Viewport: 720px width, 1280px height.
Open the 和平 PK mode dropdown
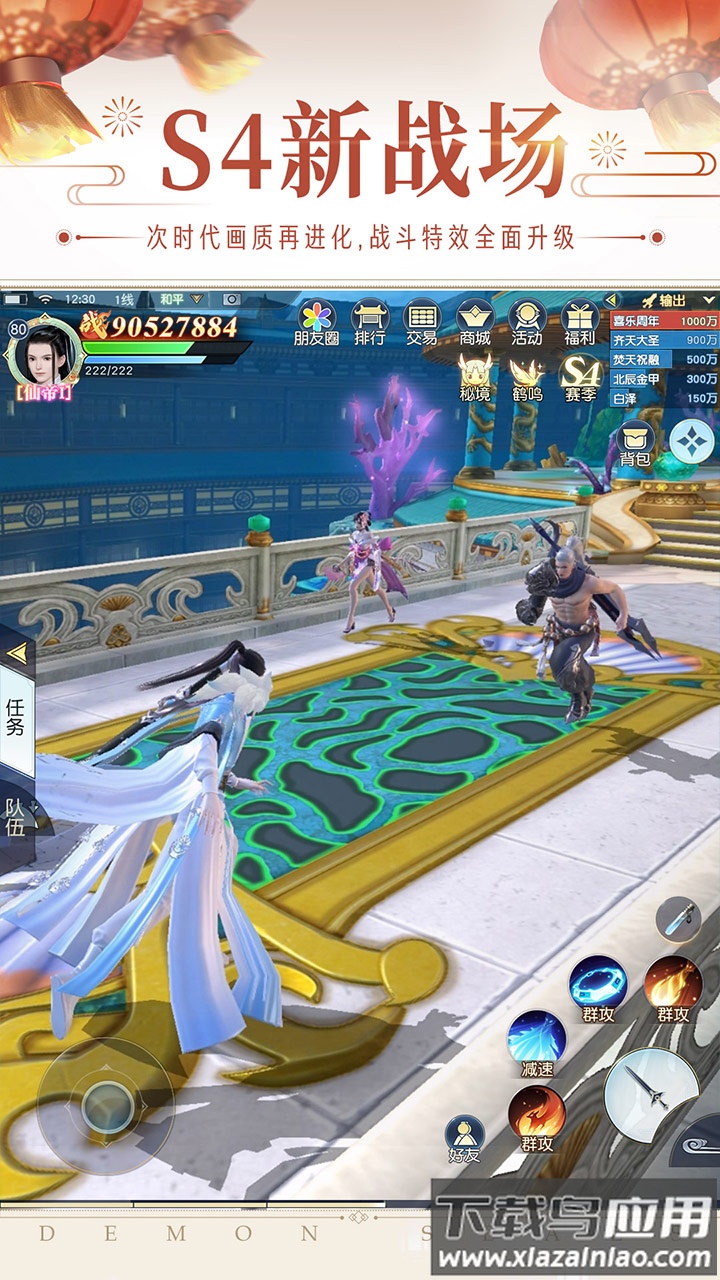[x=171, y=299]
